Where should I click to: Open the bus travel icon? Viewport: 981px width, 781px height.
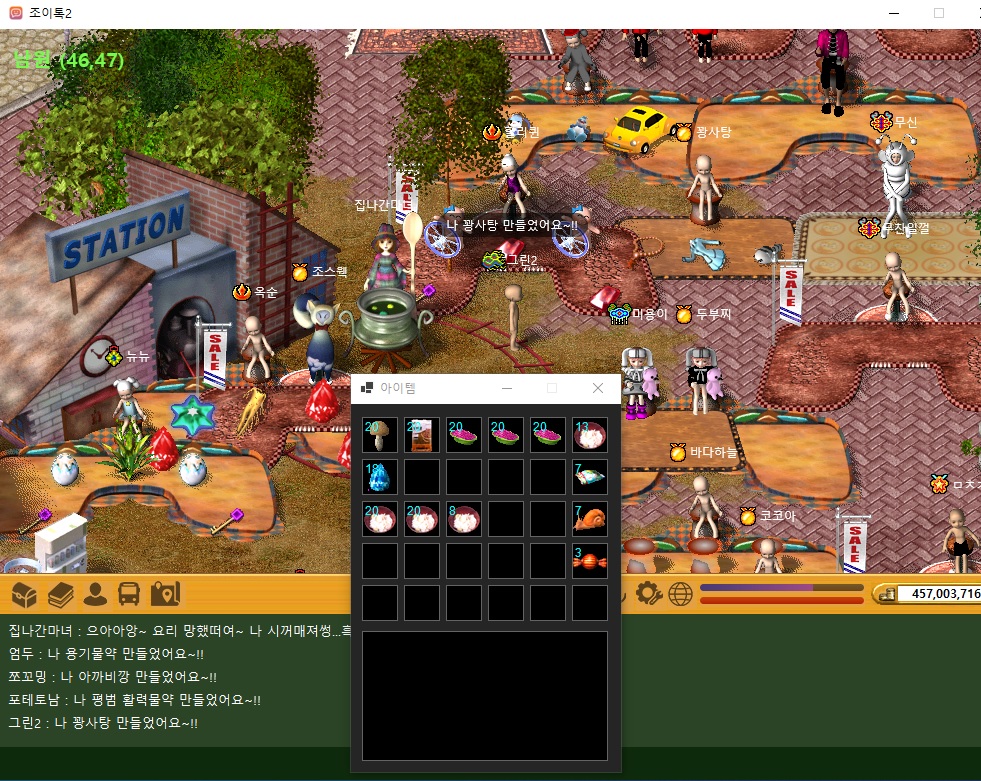[129, 595]
